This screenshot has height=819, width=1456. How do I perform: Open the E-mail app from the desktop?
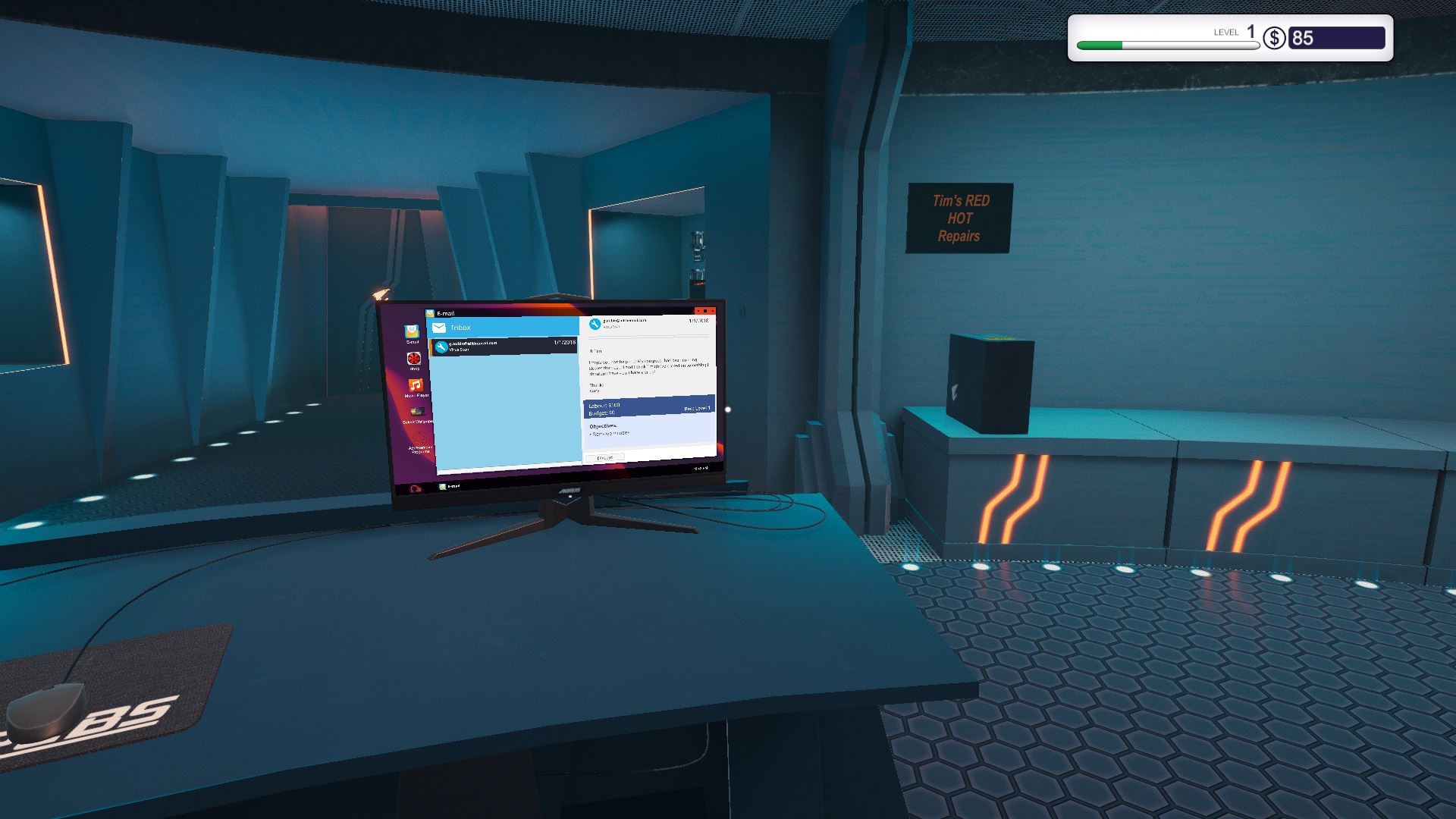(412, 333)
